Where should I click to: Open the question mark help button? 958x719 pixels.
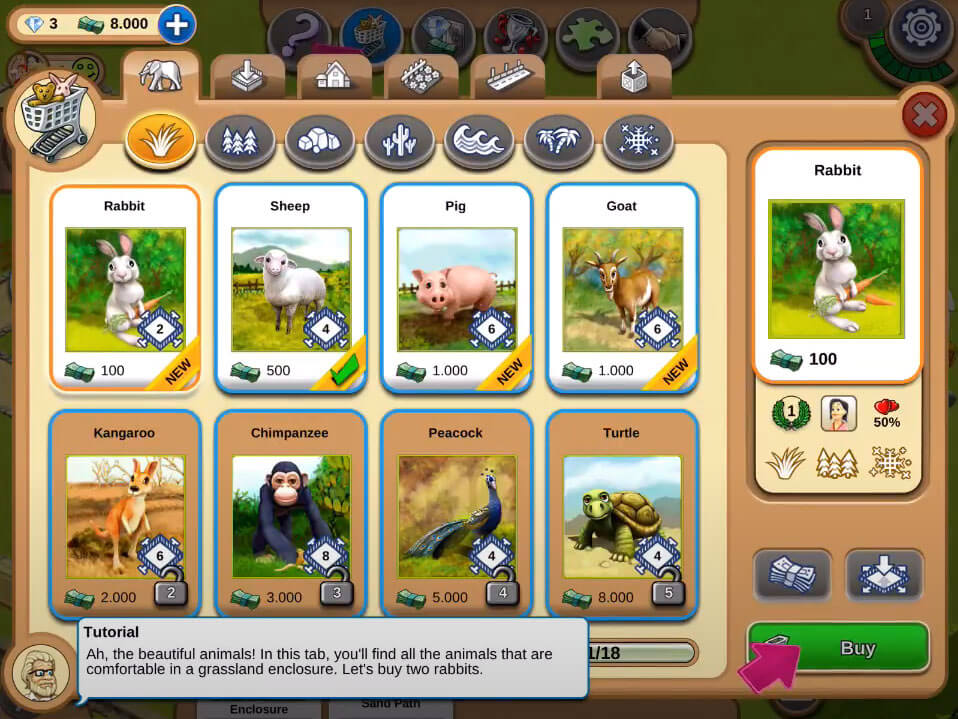coord(298,37)
